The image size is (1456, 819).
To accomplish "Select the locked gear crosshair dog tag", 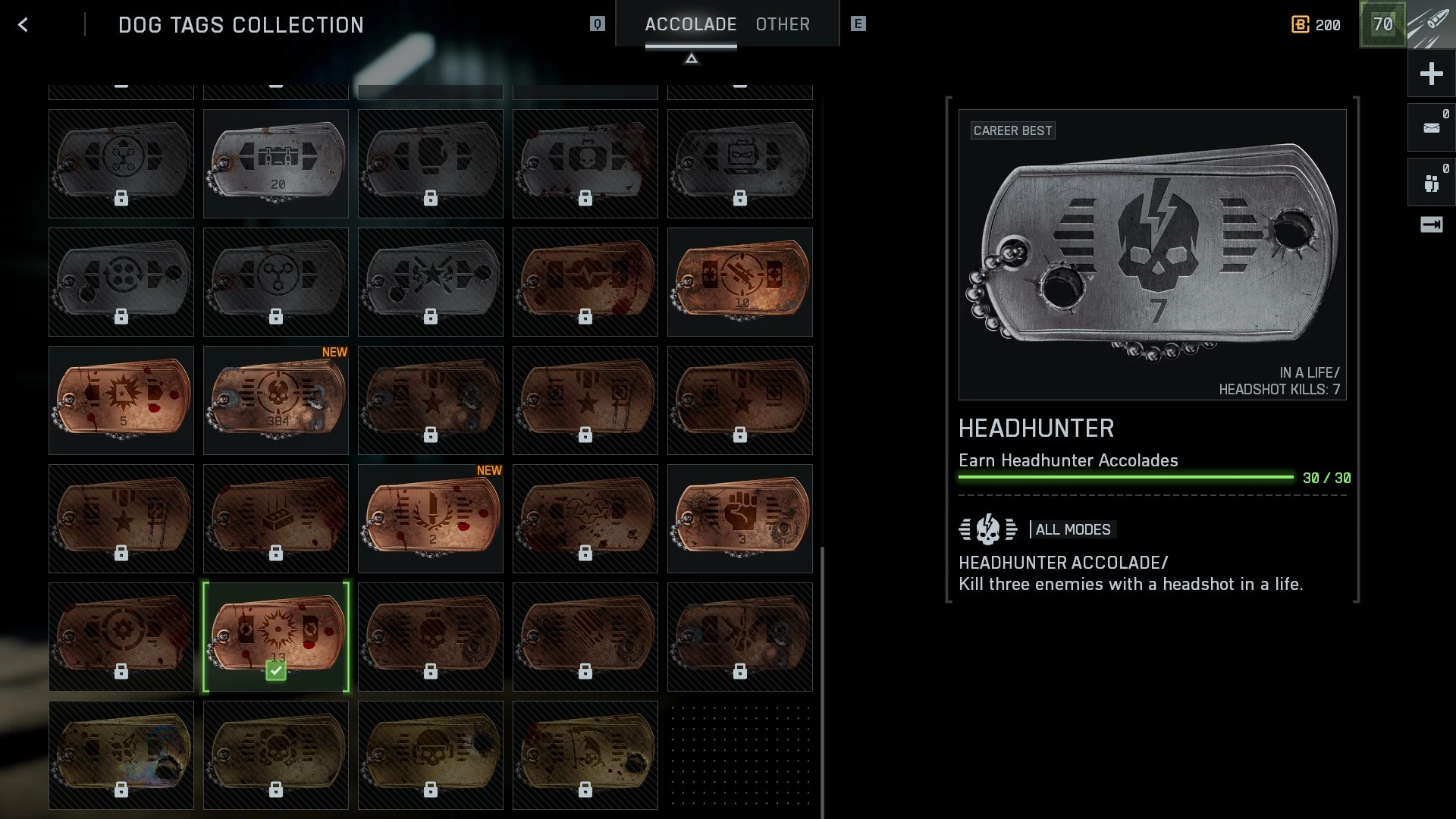I will (121, 636).
